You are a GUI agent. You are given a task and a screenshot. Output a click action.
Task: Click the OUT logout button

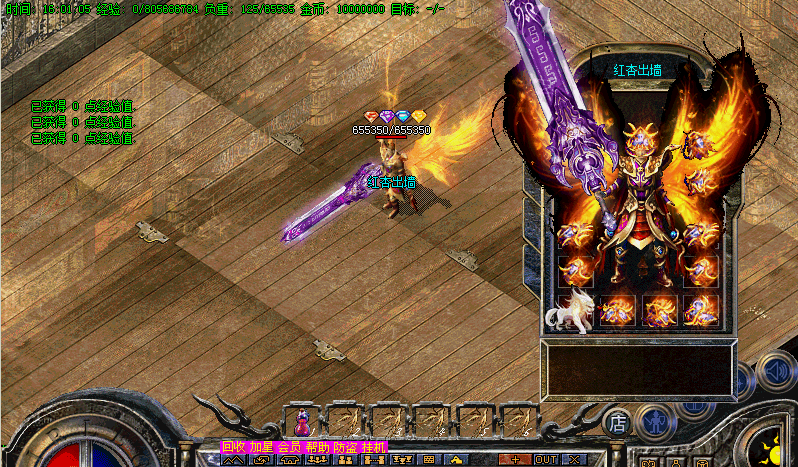point(546,459)
